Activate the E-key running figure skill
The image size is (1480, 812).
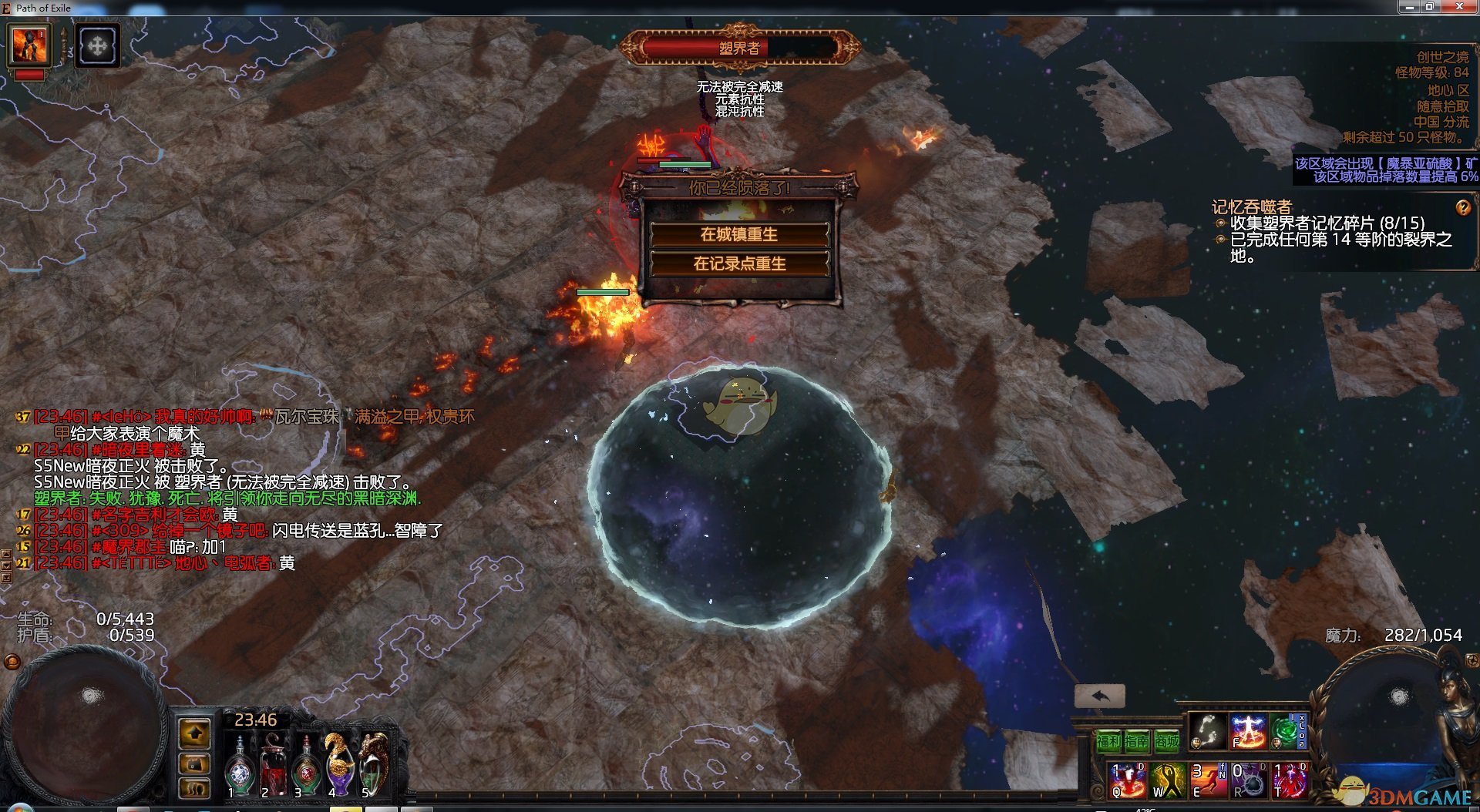point(1209,780)
